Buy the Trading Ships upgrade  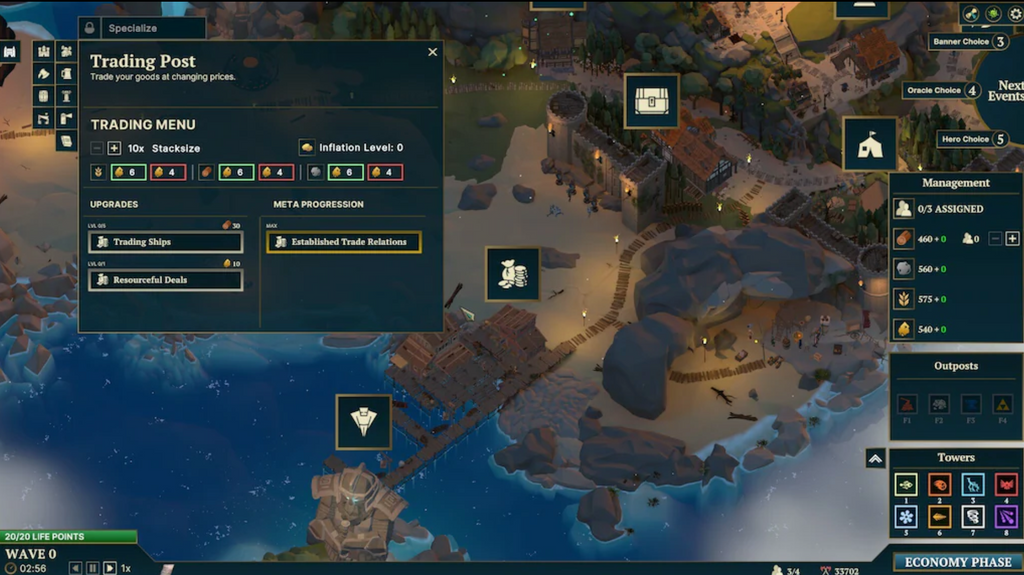point(166,242)
